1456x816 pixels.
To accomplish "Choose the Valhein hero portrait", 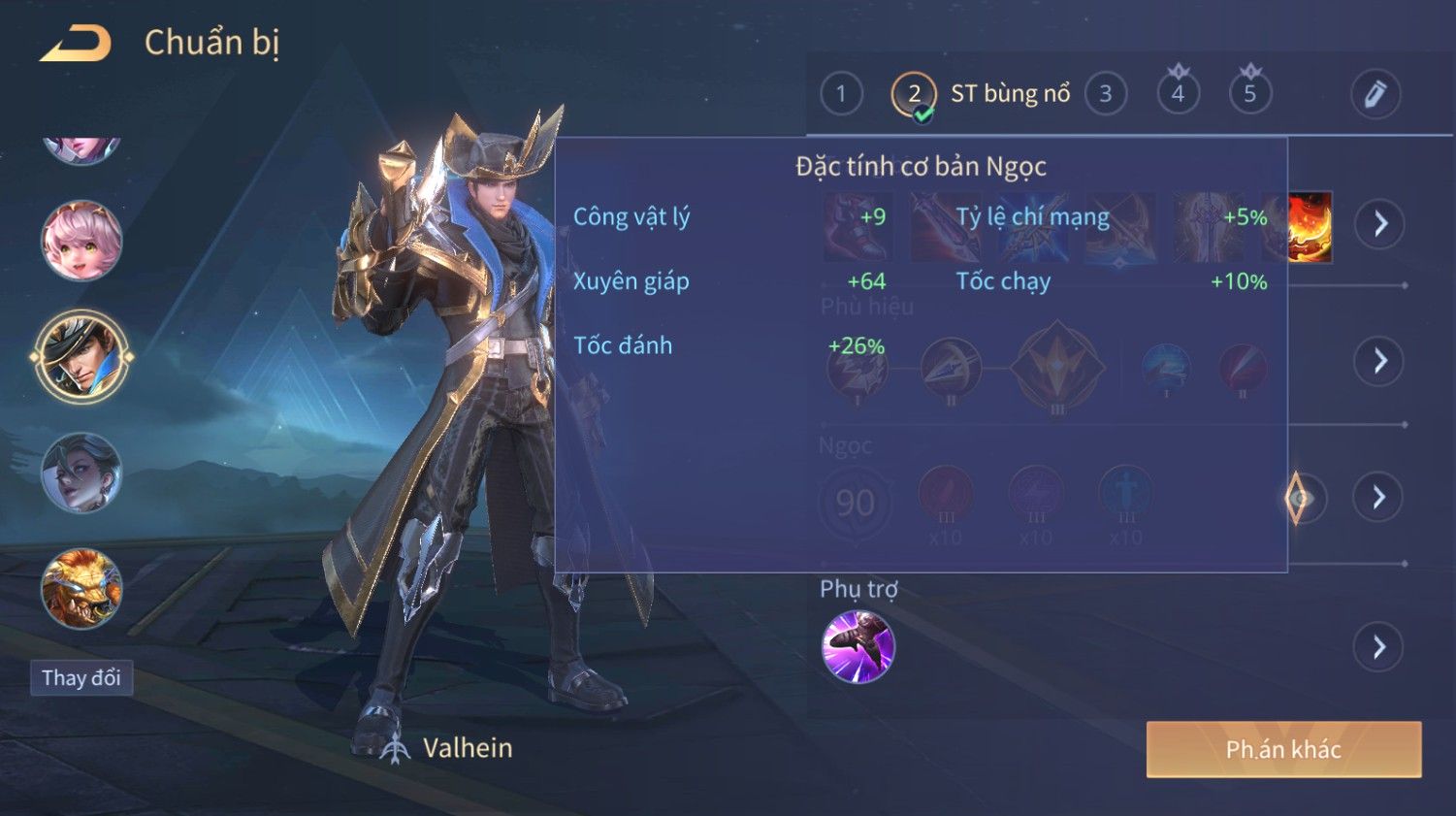I will (81, 356).
